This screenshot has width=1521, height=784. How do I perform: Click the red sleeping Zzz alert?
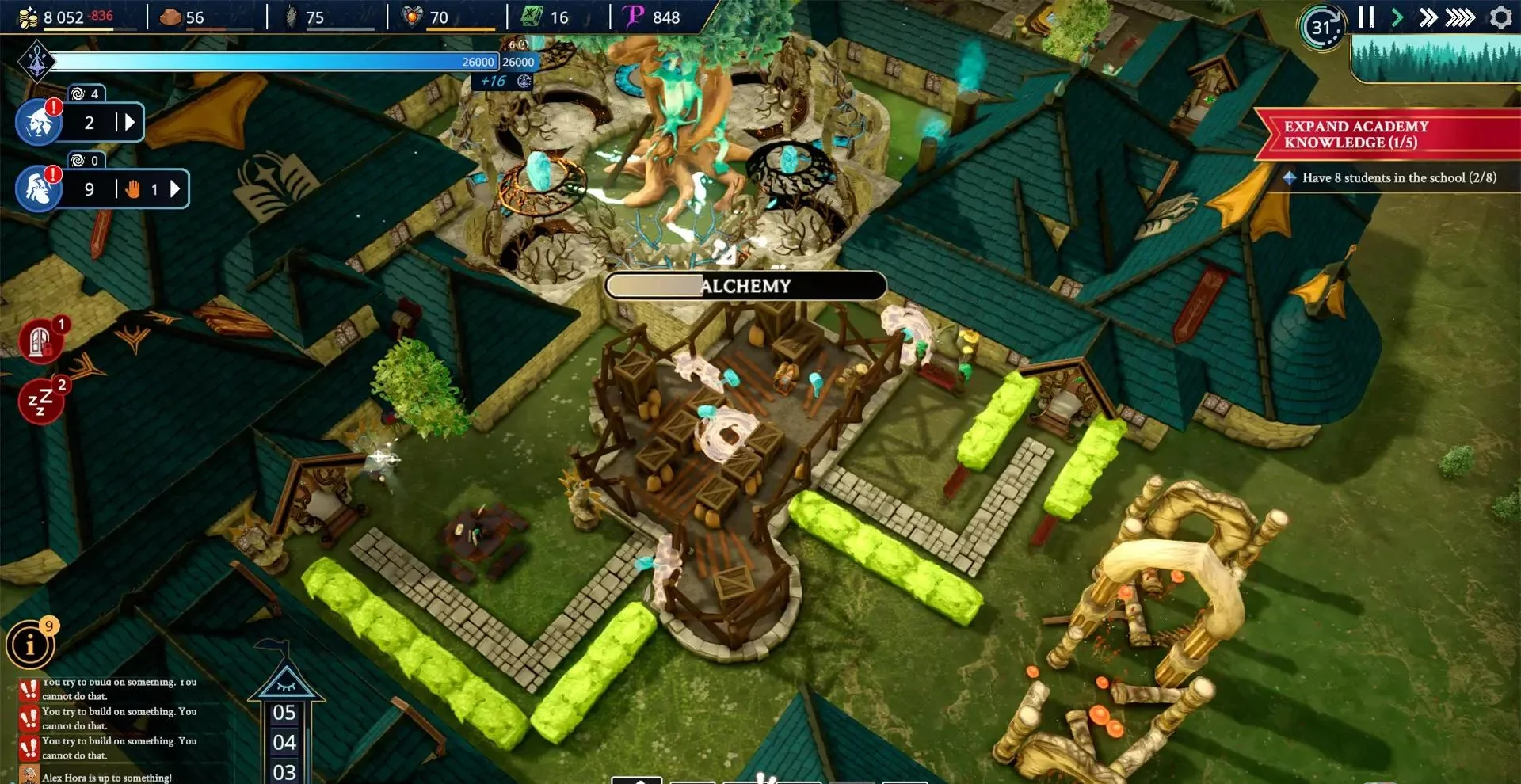40,402
